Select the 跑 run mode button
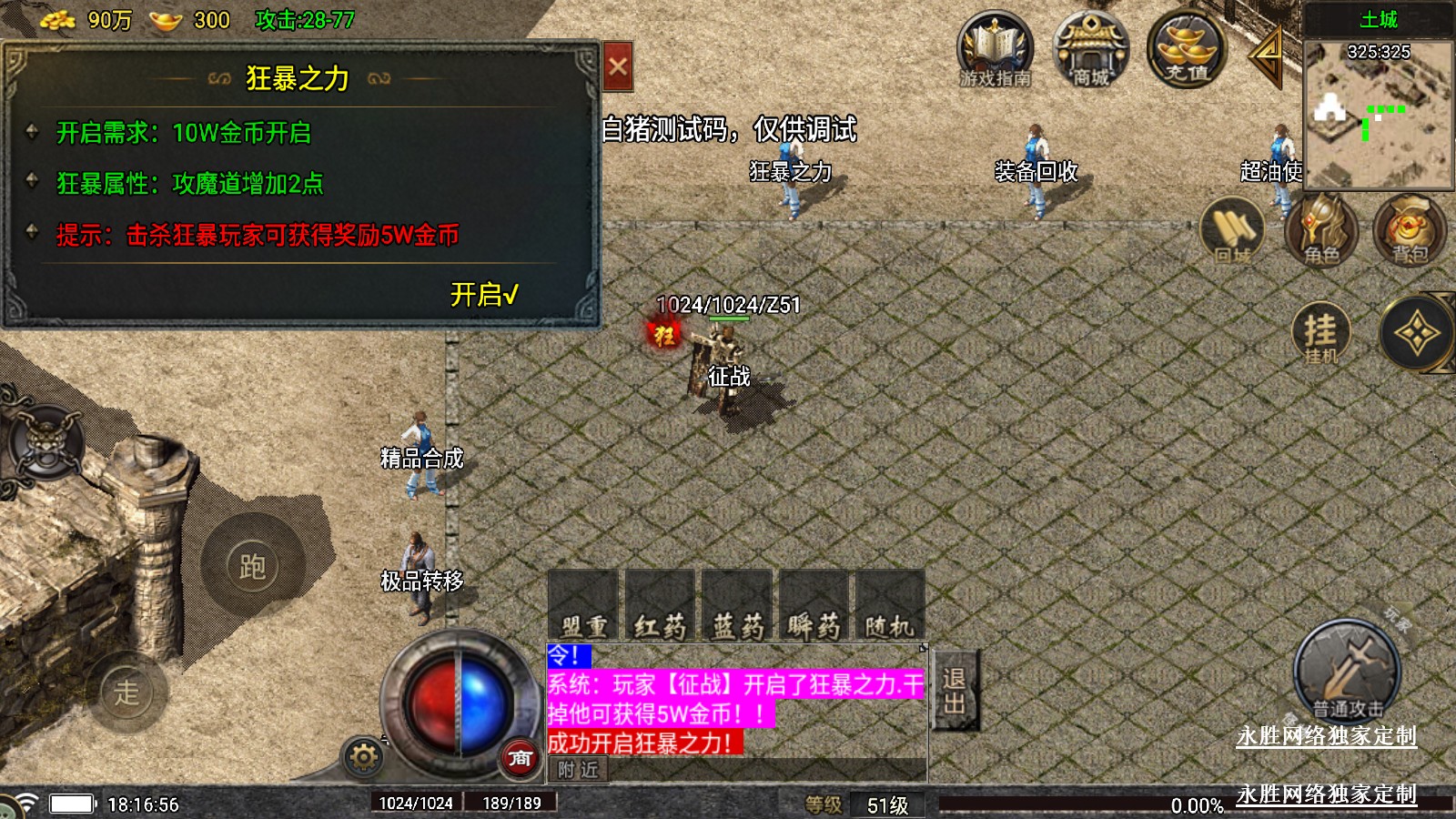 252,566
